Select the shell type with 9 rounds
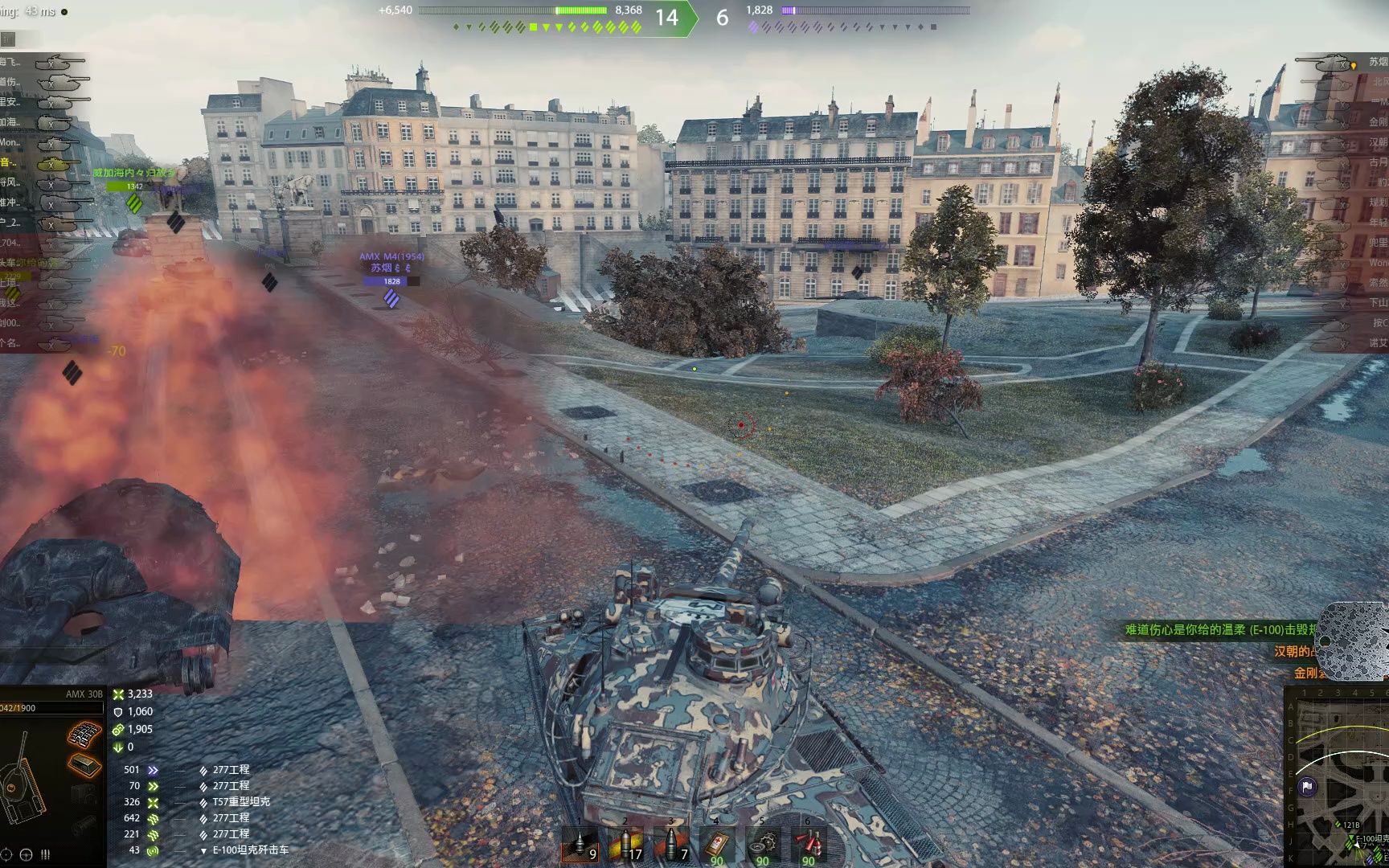Viewport: 1389px width, 868px height. click(x=580, y=845)
